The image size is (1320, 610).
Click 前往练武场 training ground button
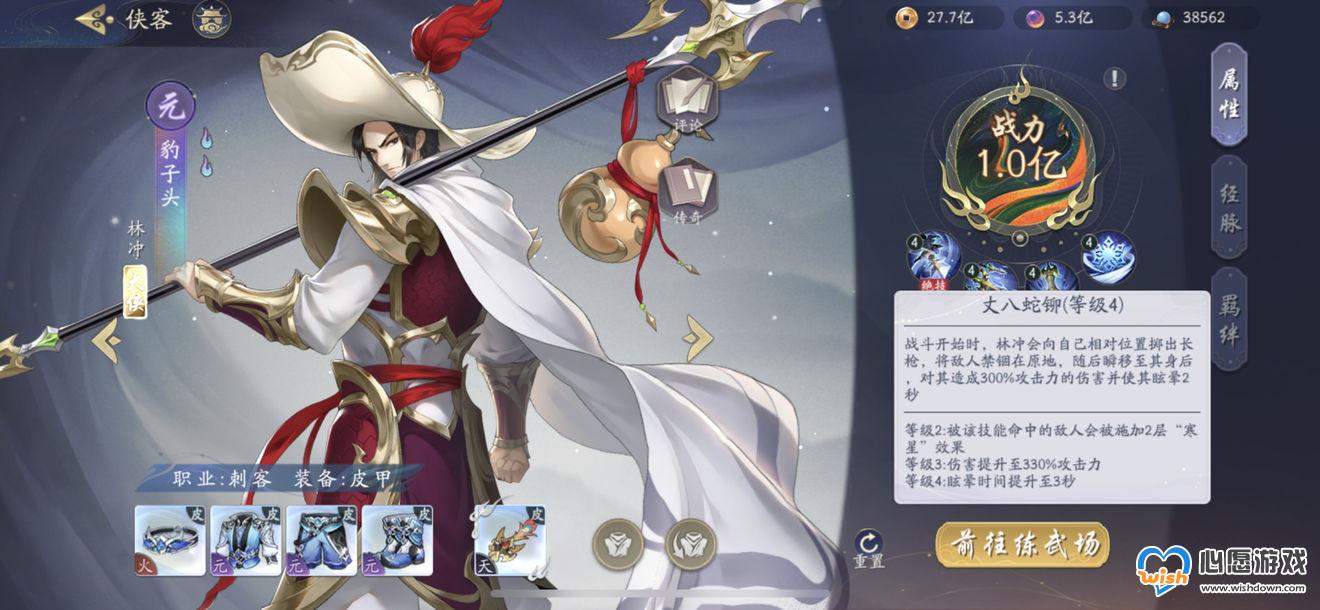pyautogui.click(x=1022, y=544)
